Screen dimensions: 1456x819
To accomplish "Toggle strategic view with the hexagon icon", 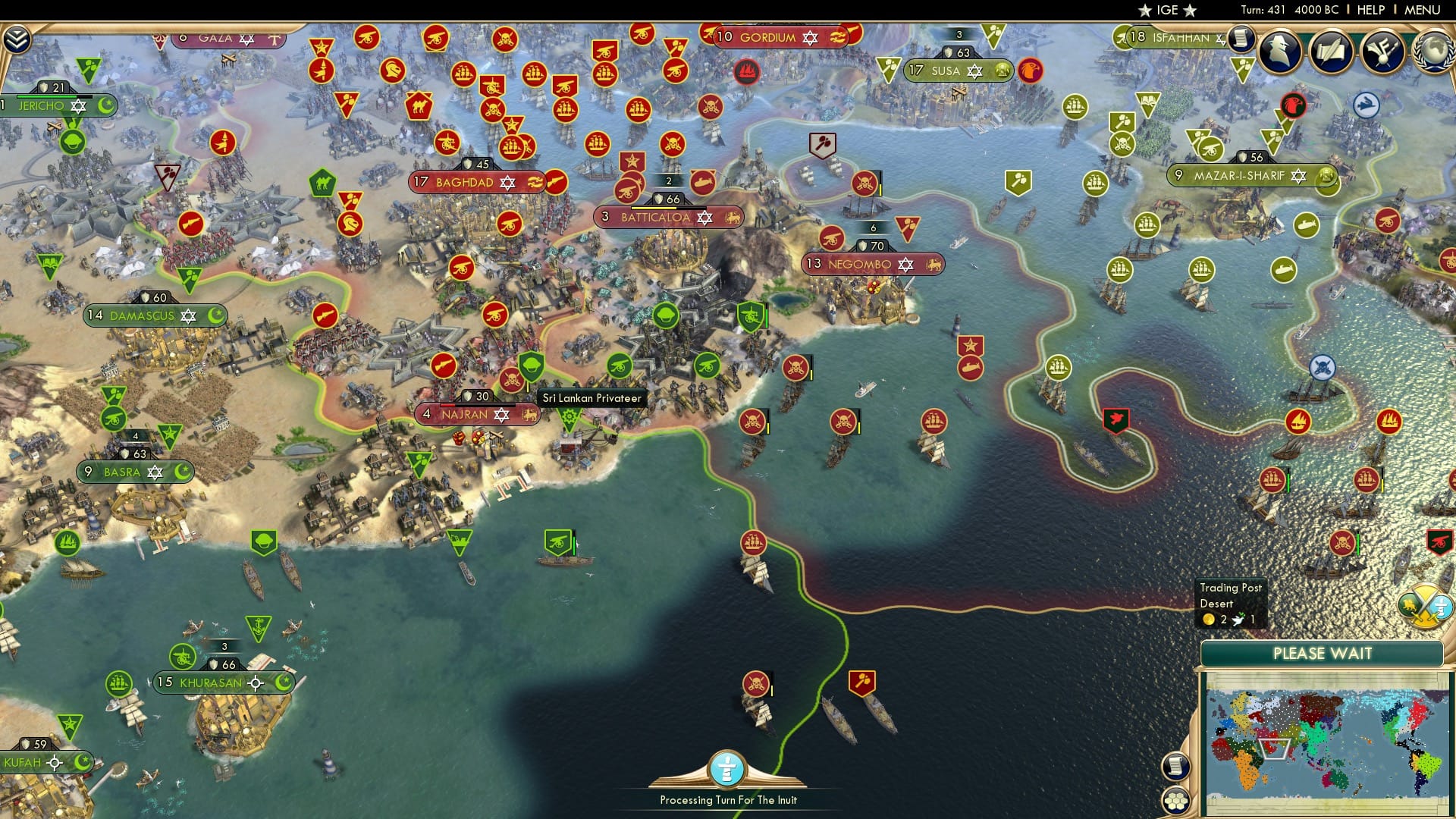I will point(1176,801).
